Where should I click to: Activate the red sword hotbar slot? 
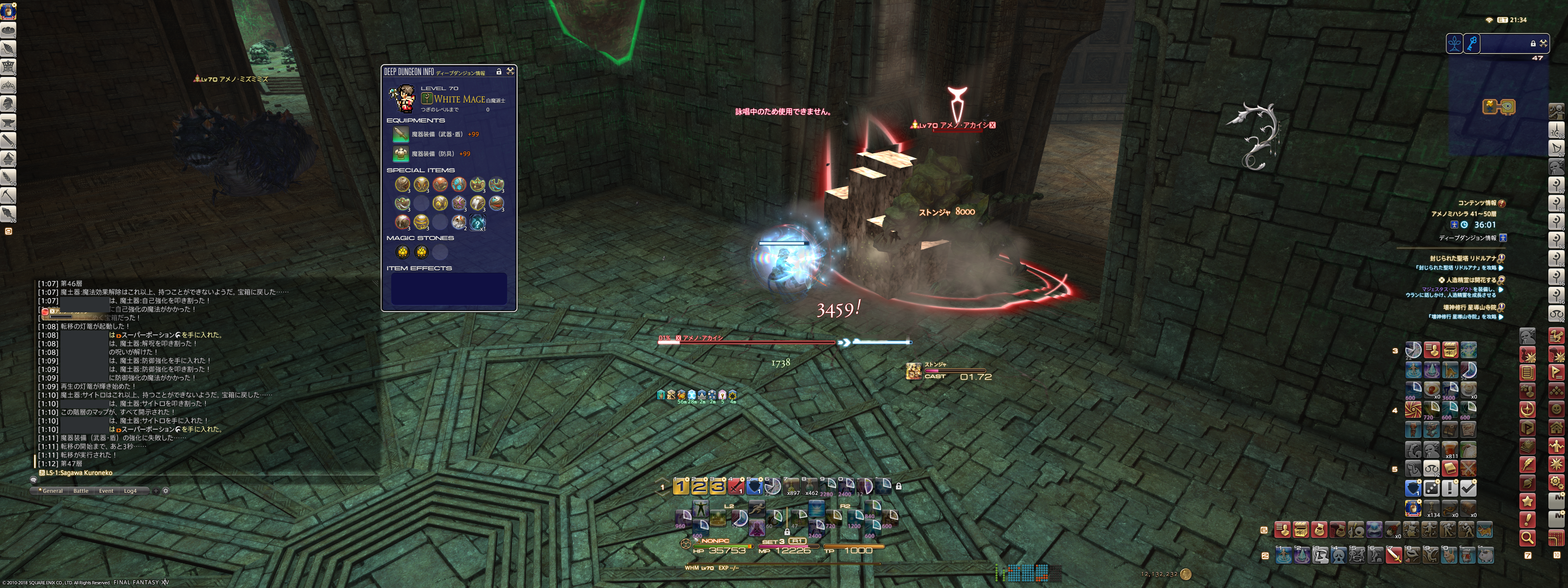click(x=736, y=486)
